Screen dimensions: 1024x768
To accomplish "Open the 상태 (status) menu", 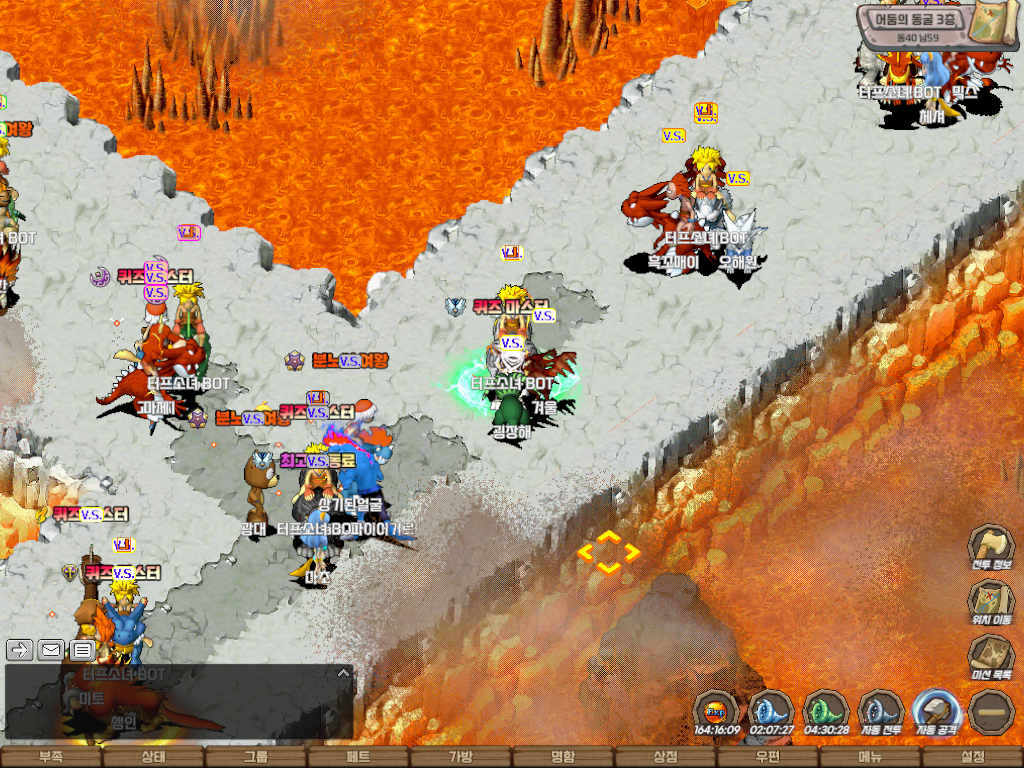I will click(x=153, y=757).
